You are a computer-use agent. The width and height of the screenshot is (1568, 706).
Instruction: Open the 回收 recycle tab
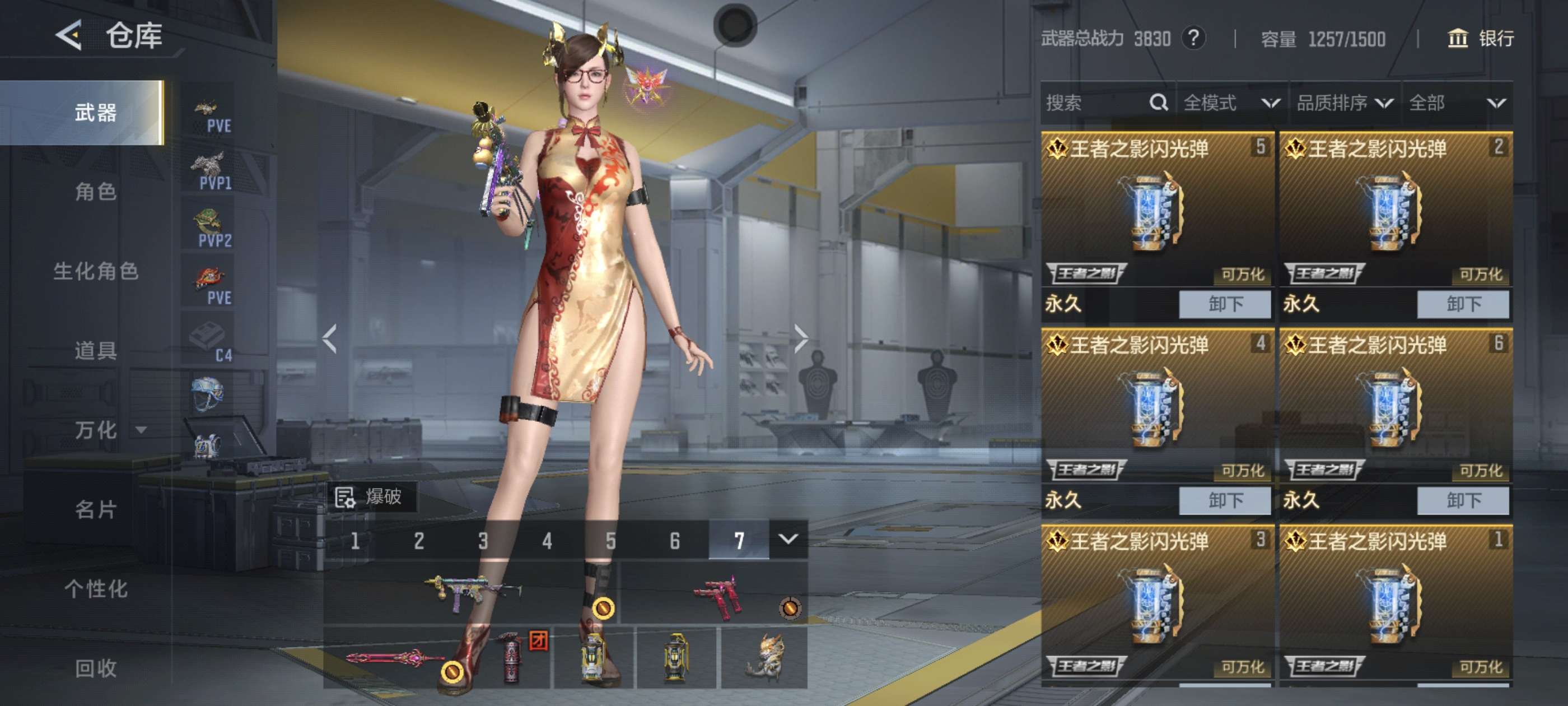[x=95, y=668]
